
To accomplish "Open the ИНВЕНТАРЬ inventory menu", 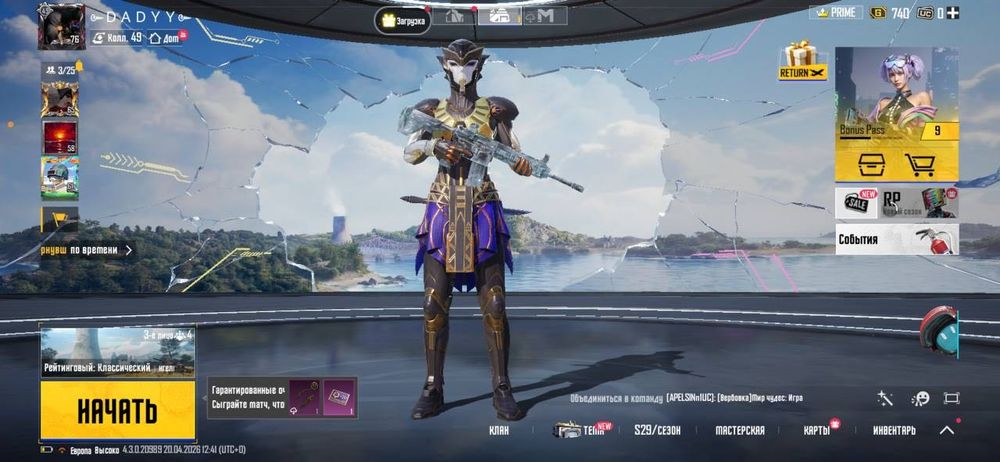I will [x=894, y=431].
